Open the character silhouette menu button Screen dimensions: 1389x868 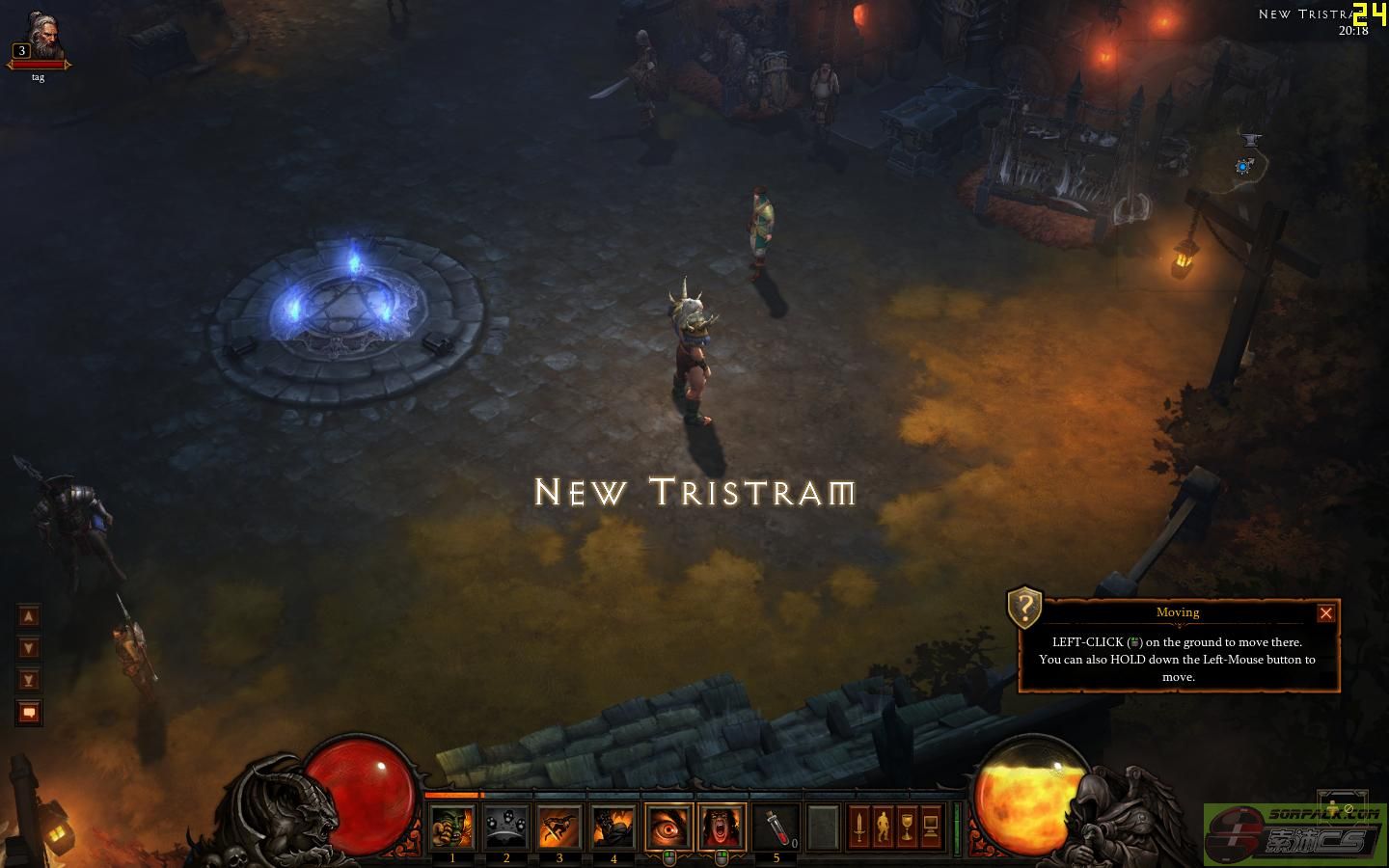pyautogui.click(x=884, y=827)
